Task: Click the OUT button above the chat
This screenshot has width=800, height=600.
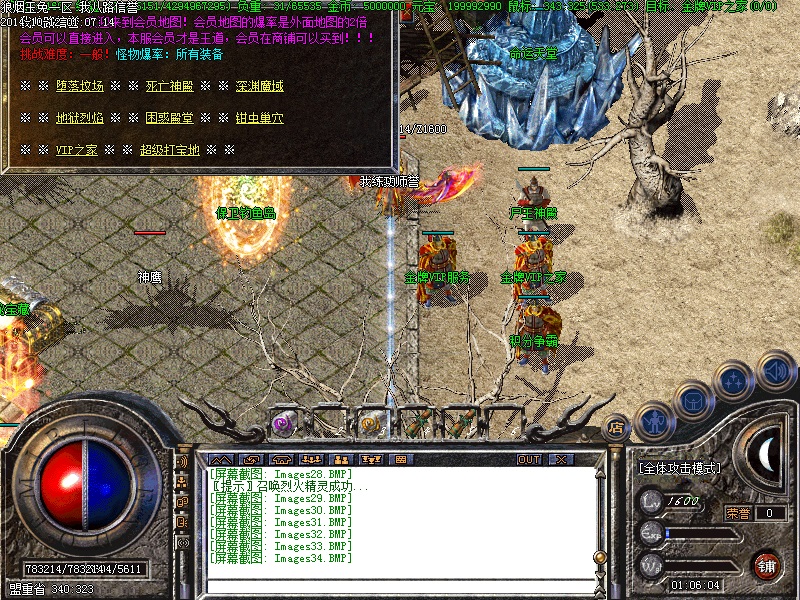Action: pos(529,459)
